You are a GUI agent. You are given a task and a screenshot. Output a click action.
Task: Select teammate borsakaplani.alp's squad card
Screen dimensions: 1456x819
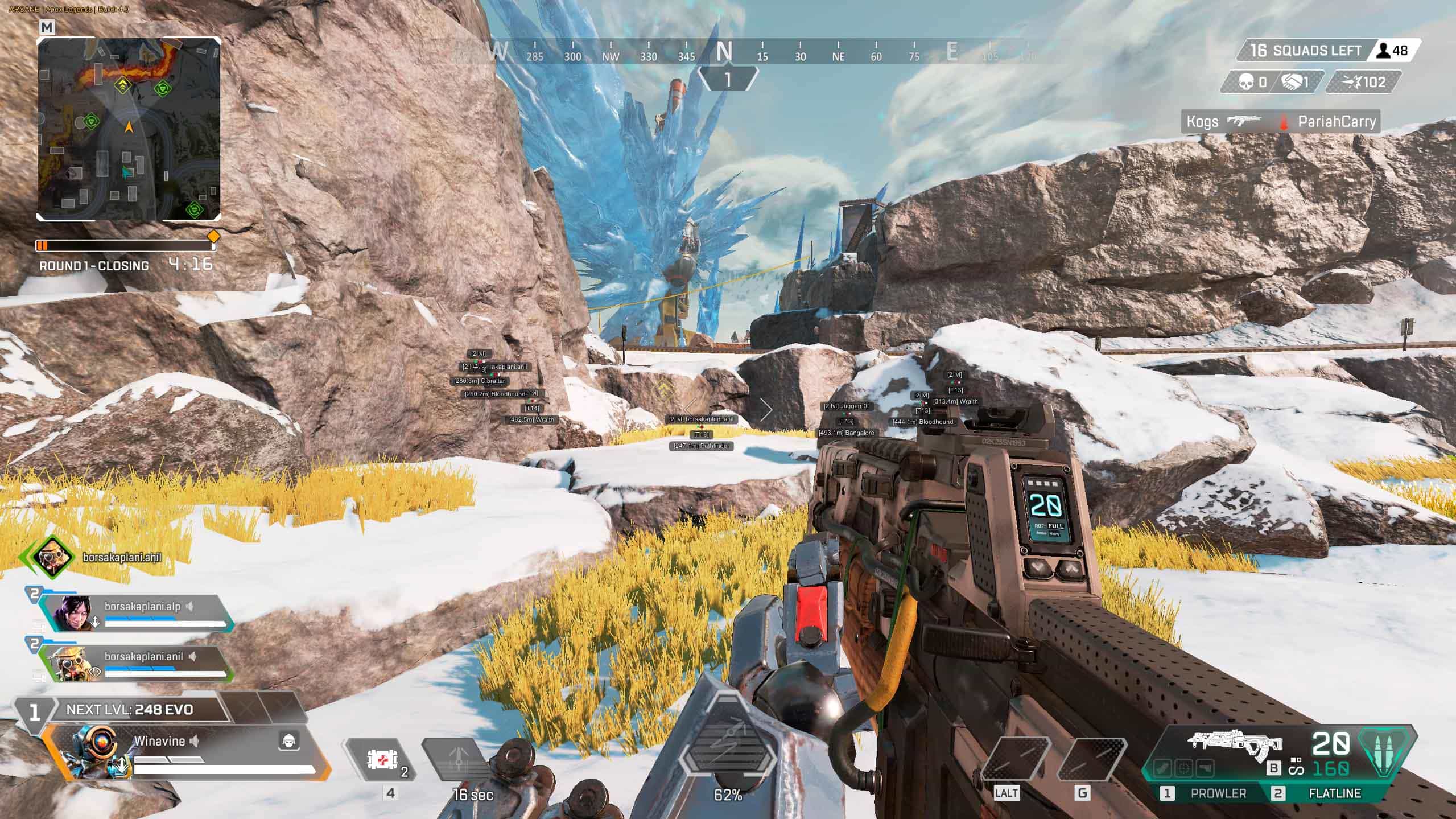tap(137, 614)
